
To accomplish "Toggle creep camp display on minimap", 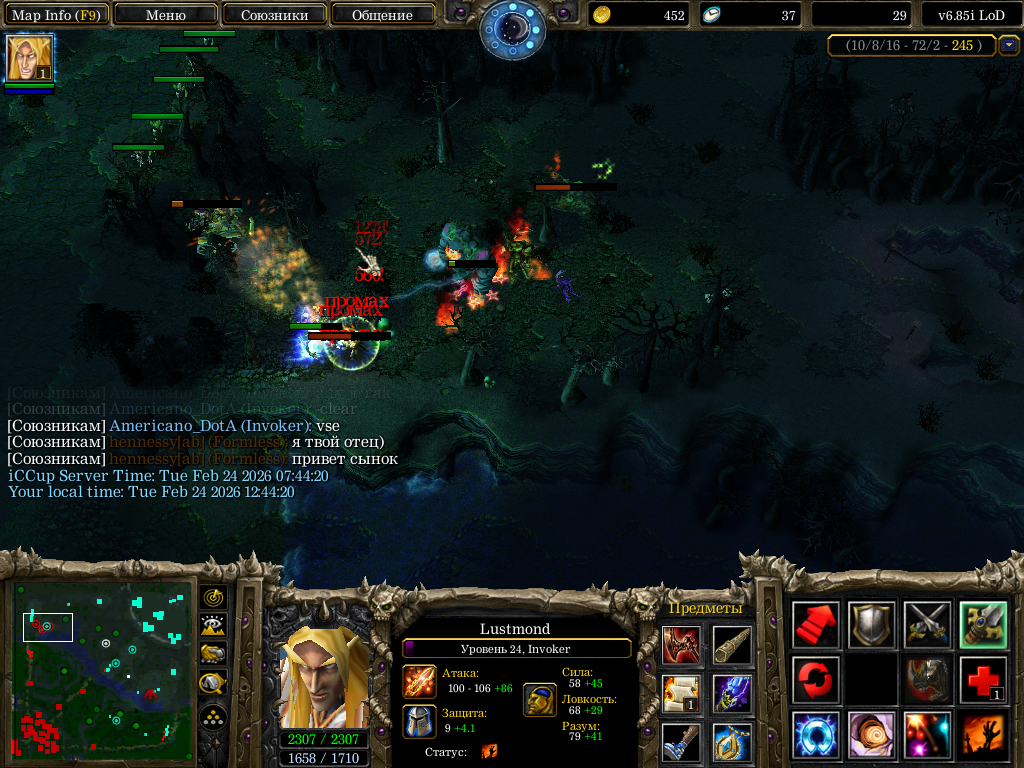I will tap(214, 684).
